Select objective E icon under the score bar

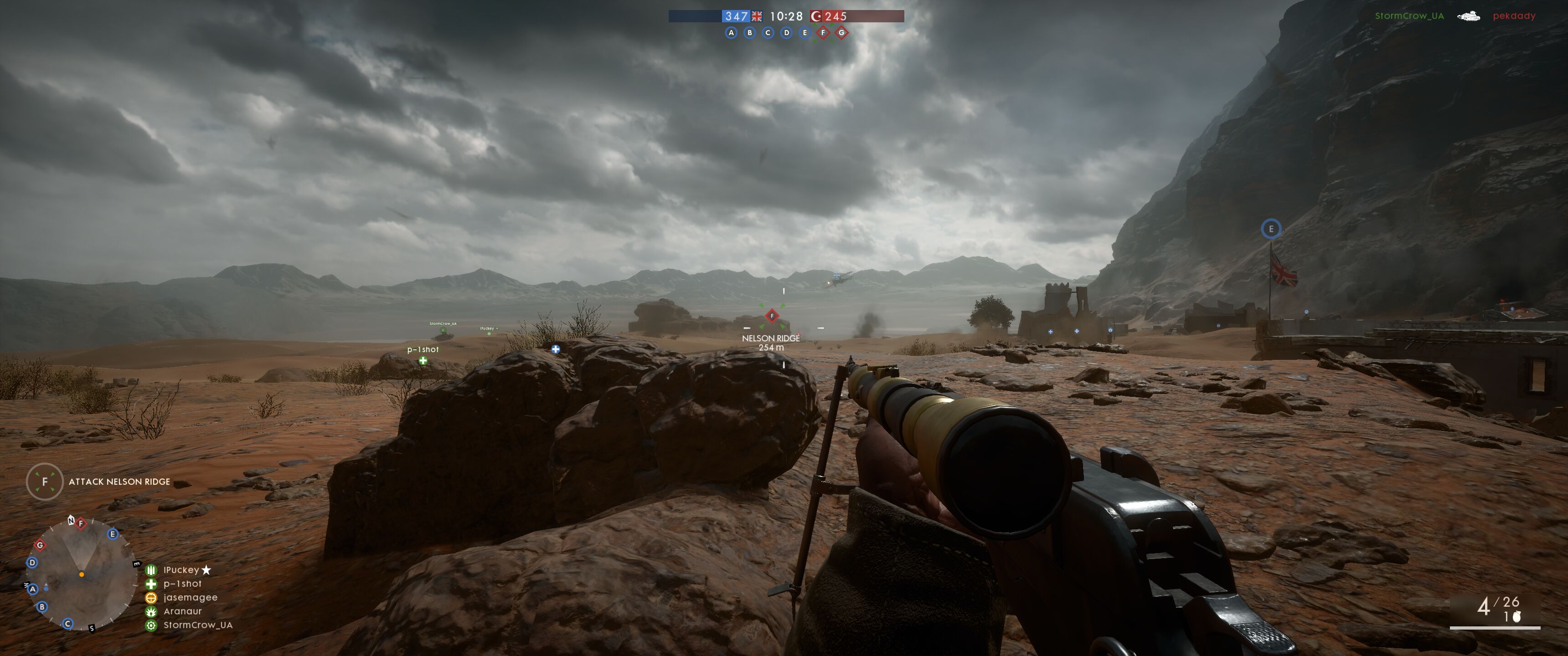(x=805, y=33)
